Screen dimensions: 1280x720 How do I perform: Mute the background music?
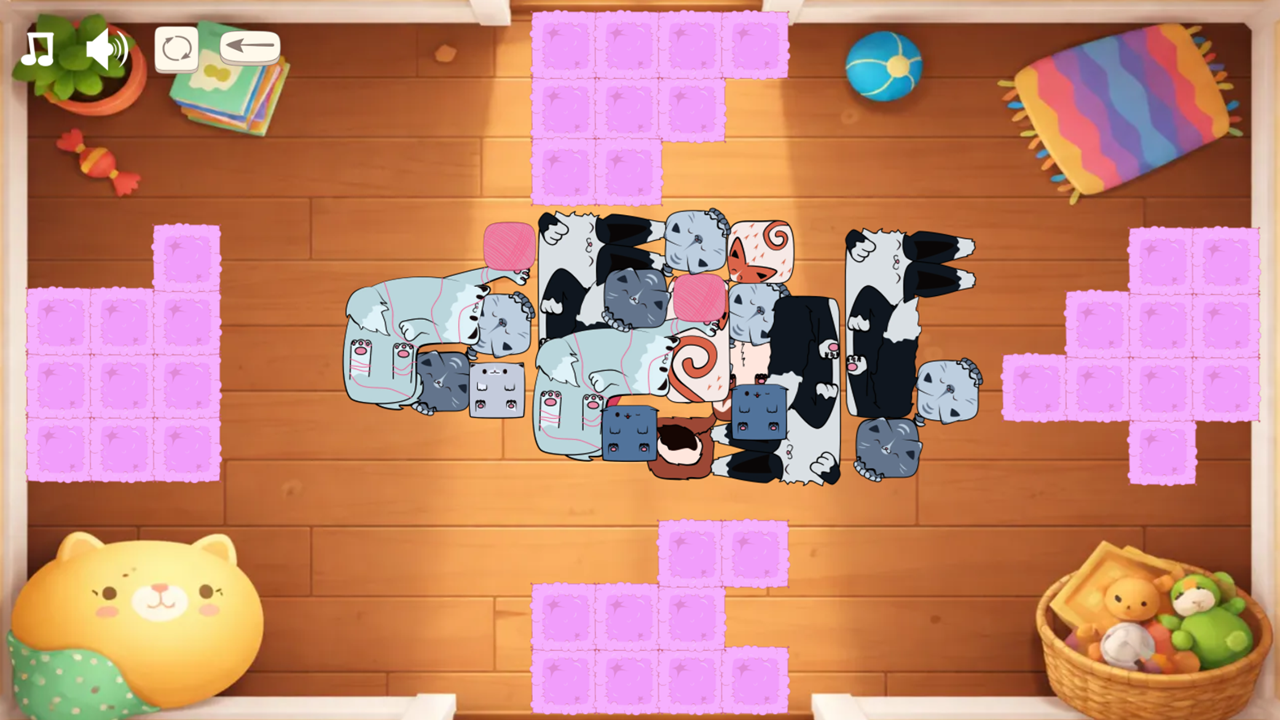click(38, 48)
